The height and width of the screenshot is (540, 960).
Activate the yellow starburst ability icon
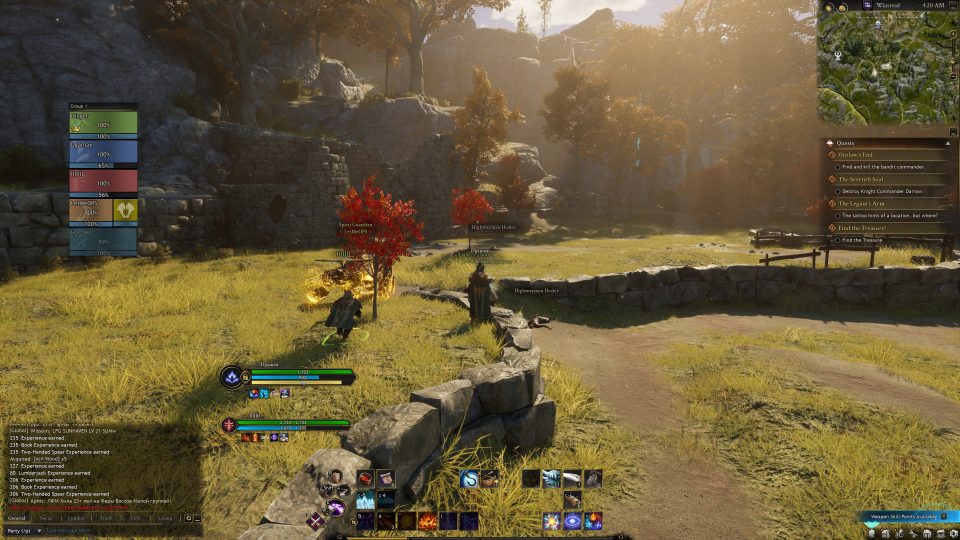(x=552, y=521)
